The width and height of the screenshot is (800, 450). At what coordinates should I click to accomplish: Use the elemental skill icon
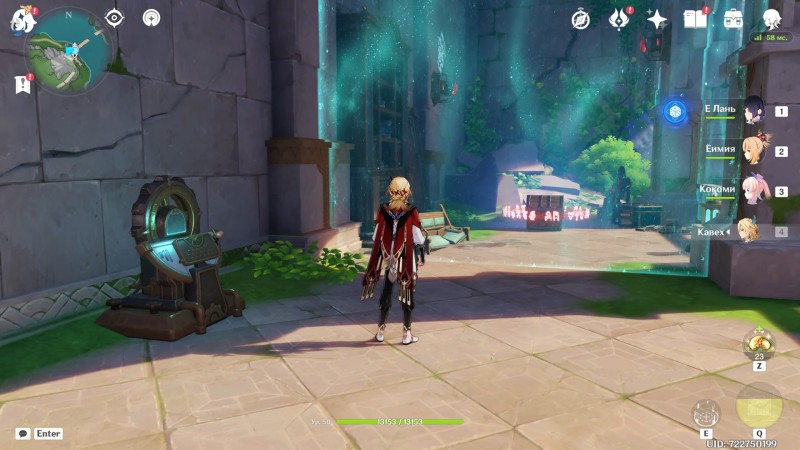706,414
